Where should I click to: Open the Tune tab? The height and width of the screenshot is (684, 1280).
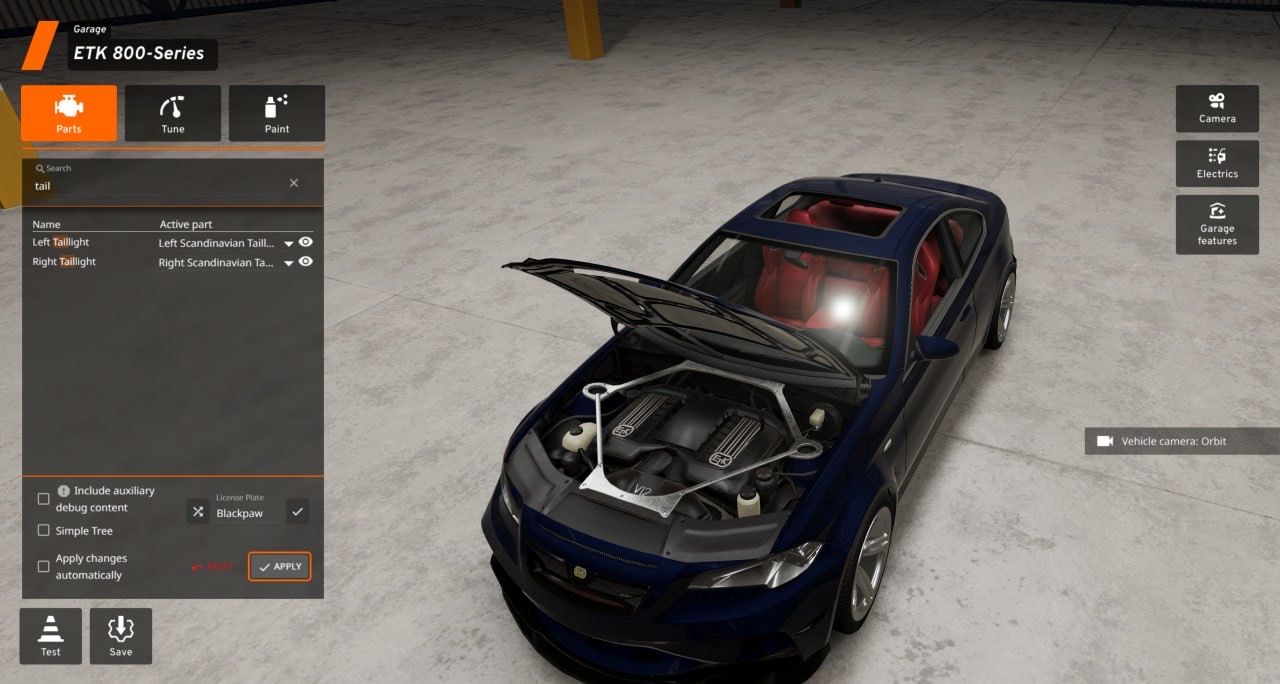tap(173, 113)
